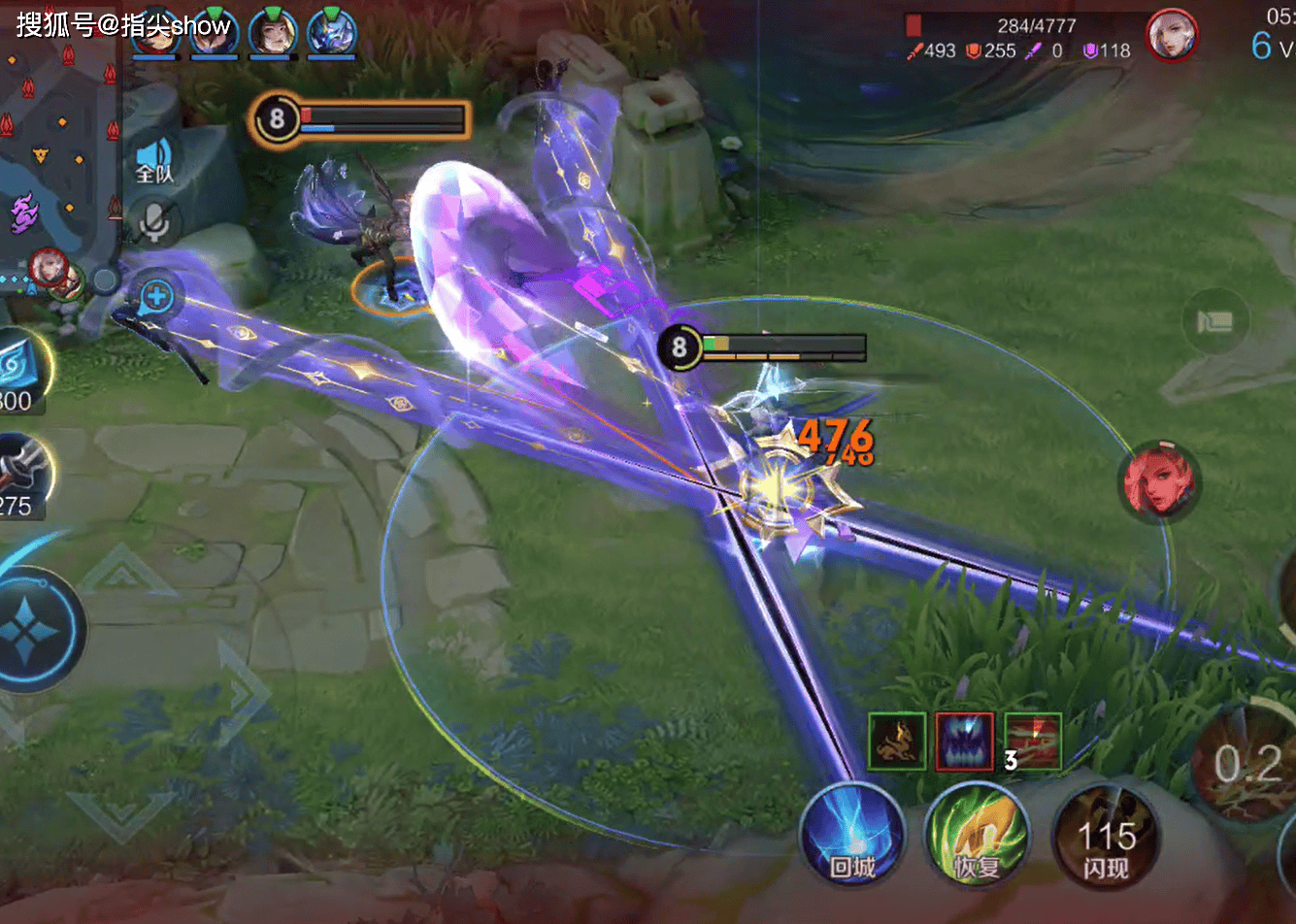
Task: Inspect the red-bordered blue fangs status icon
Action: click(x=964, y=742)
